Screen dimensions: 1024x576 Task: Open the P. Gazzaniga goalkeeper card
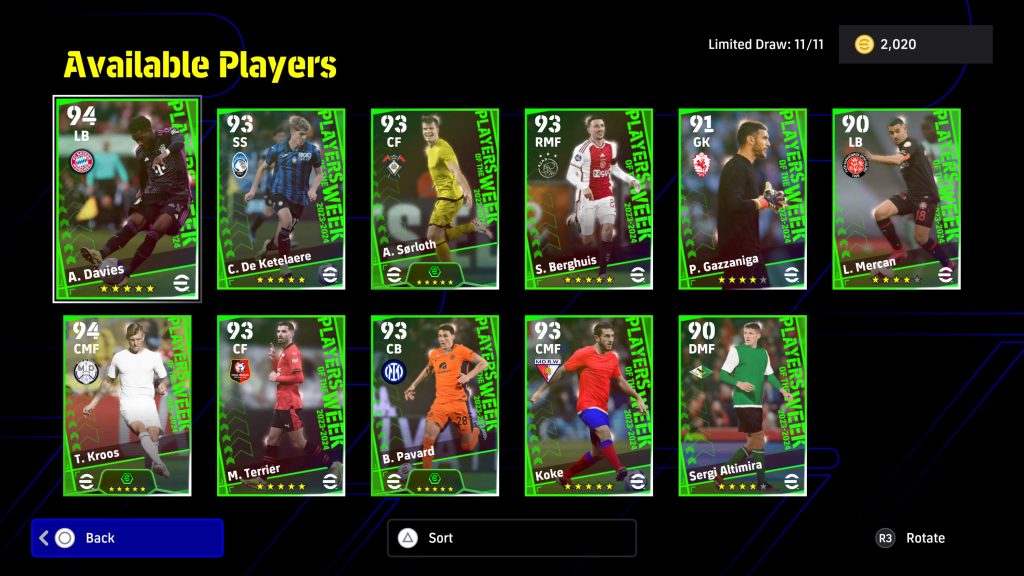coord(743,199)
